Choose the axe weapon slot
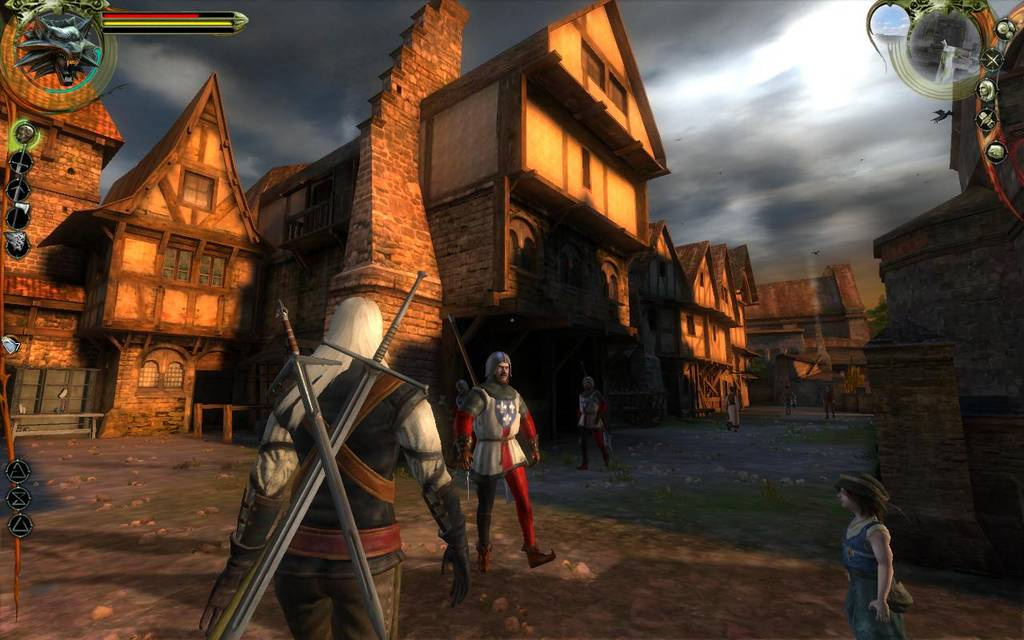1024x640 pixels. 18,216
